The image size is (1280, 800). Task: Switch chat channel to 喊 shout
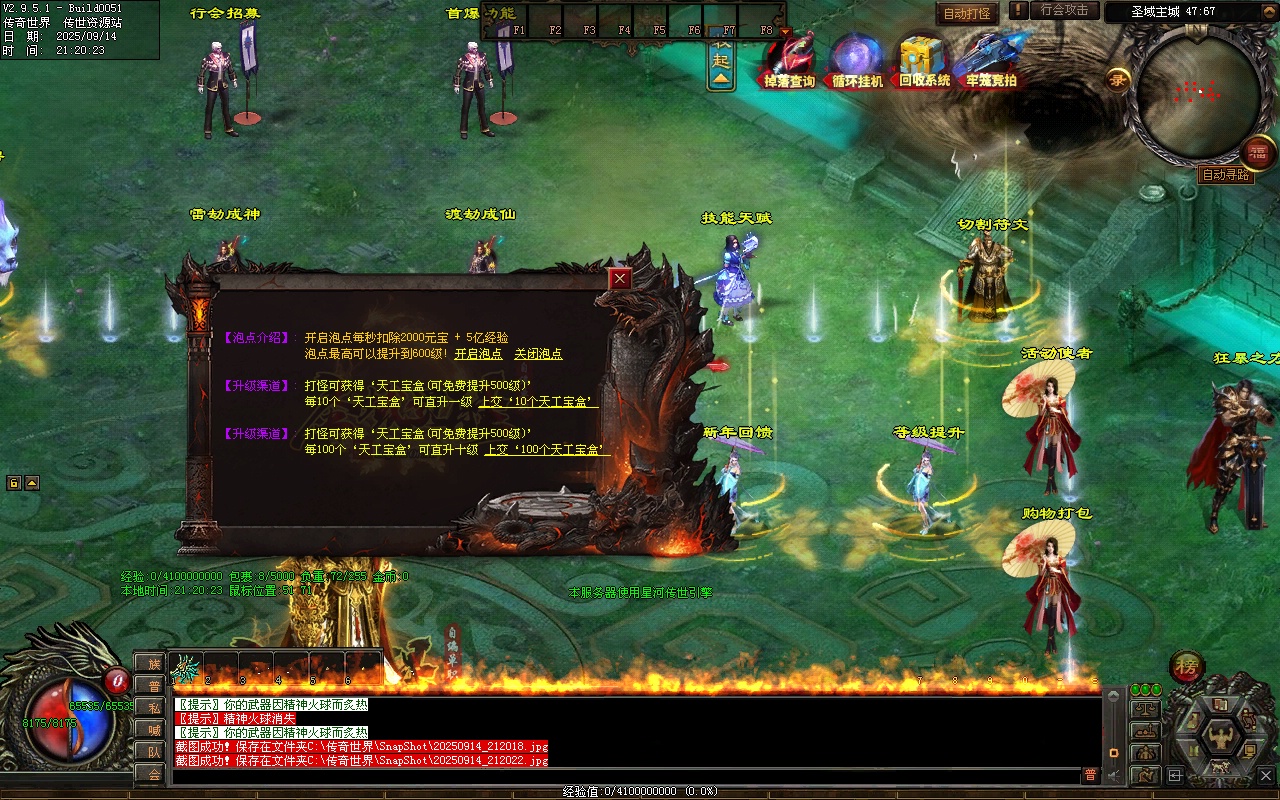pos(153,729)
